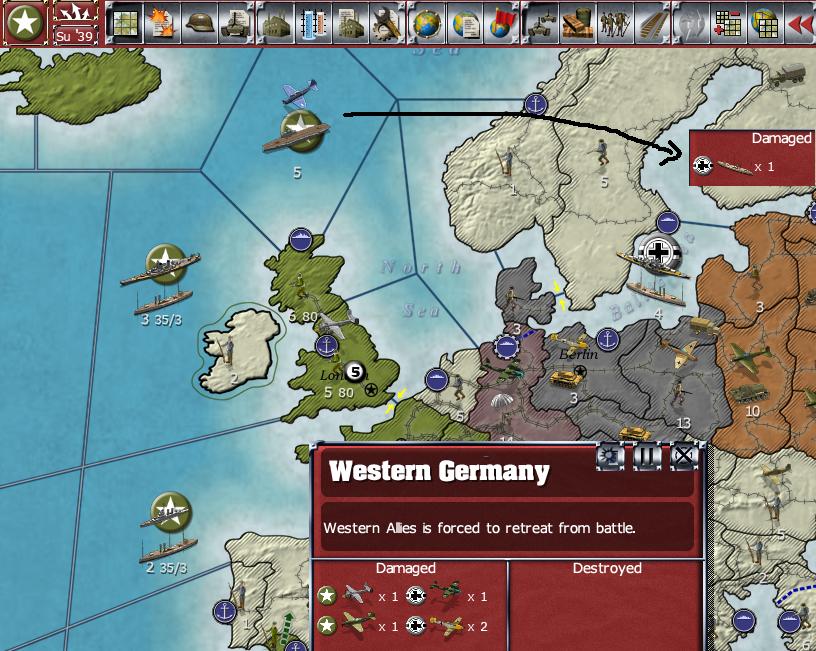Pause the battle report with pause button
816x651 pixels.
pos(647,457)
